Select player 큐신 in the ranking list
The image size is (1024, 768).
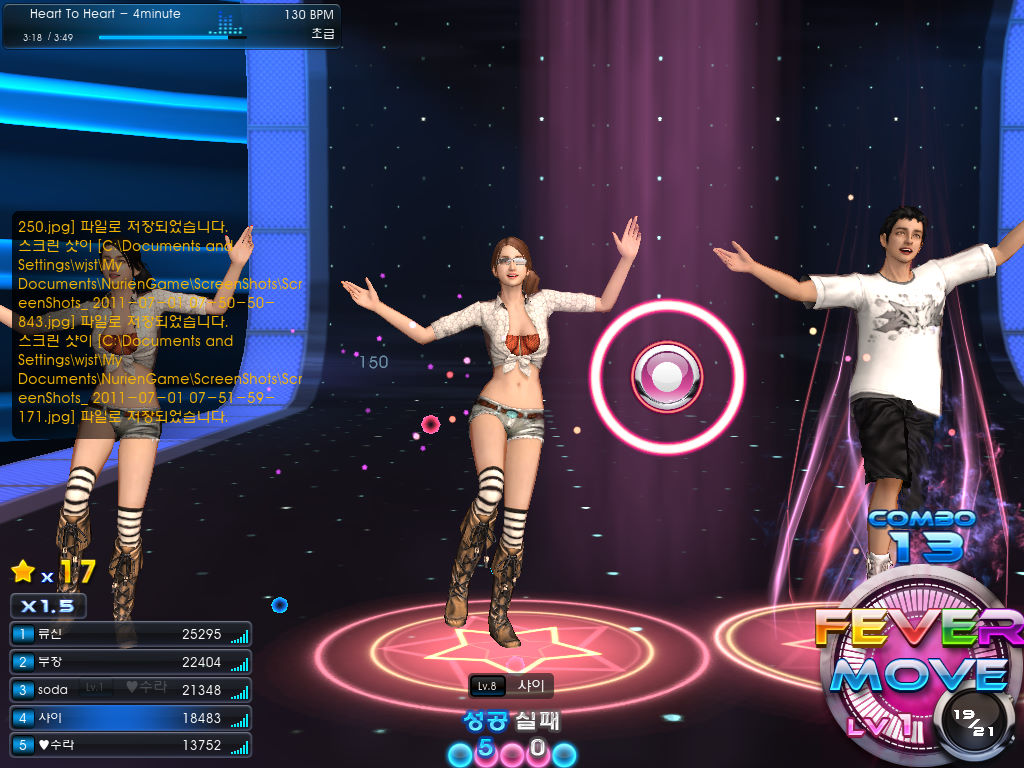130,634
